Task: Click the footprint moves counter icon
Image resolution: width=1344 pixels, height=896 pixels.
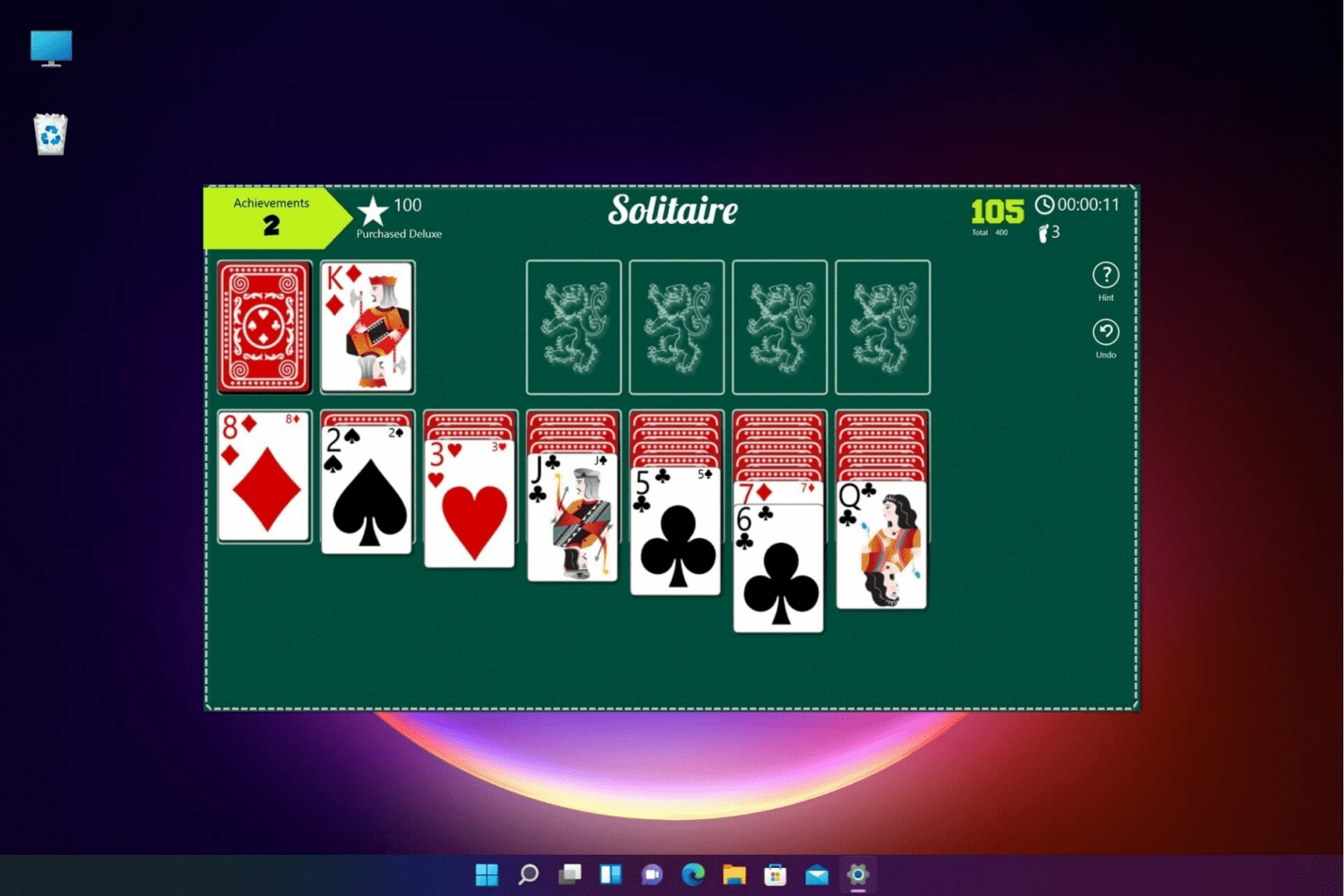Action: [x=1042, y=233]
